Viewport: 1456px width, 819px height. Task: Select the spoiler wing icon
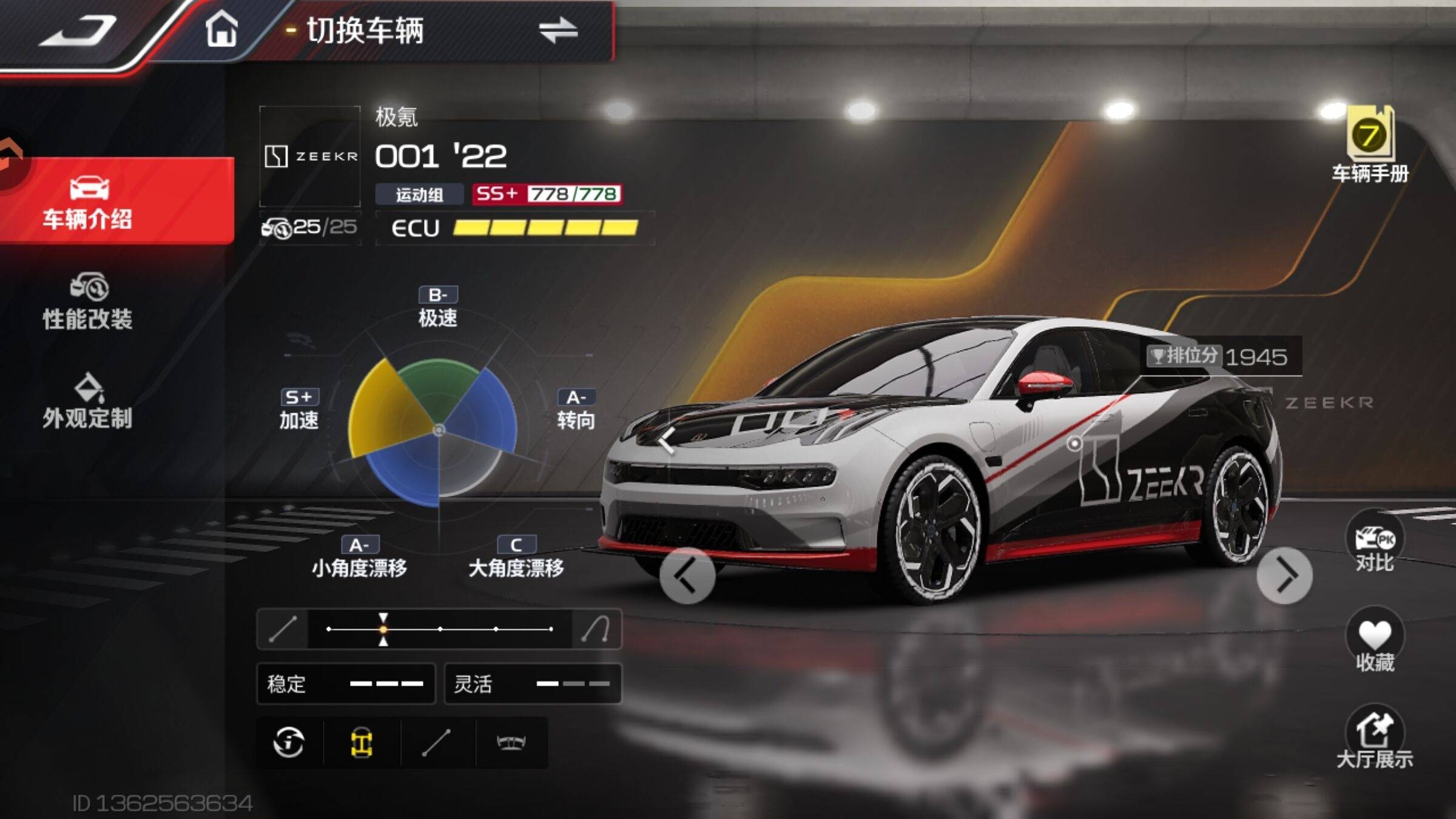point(511,743)
